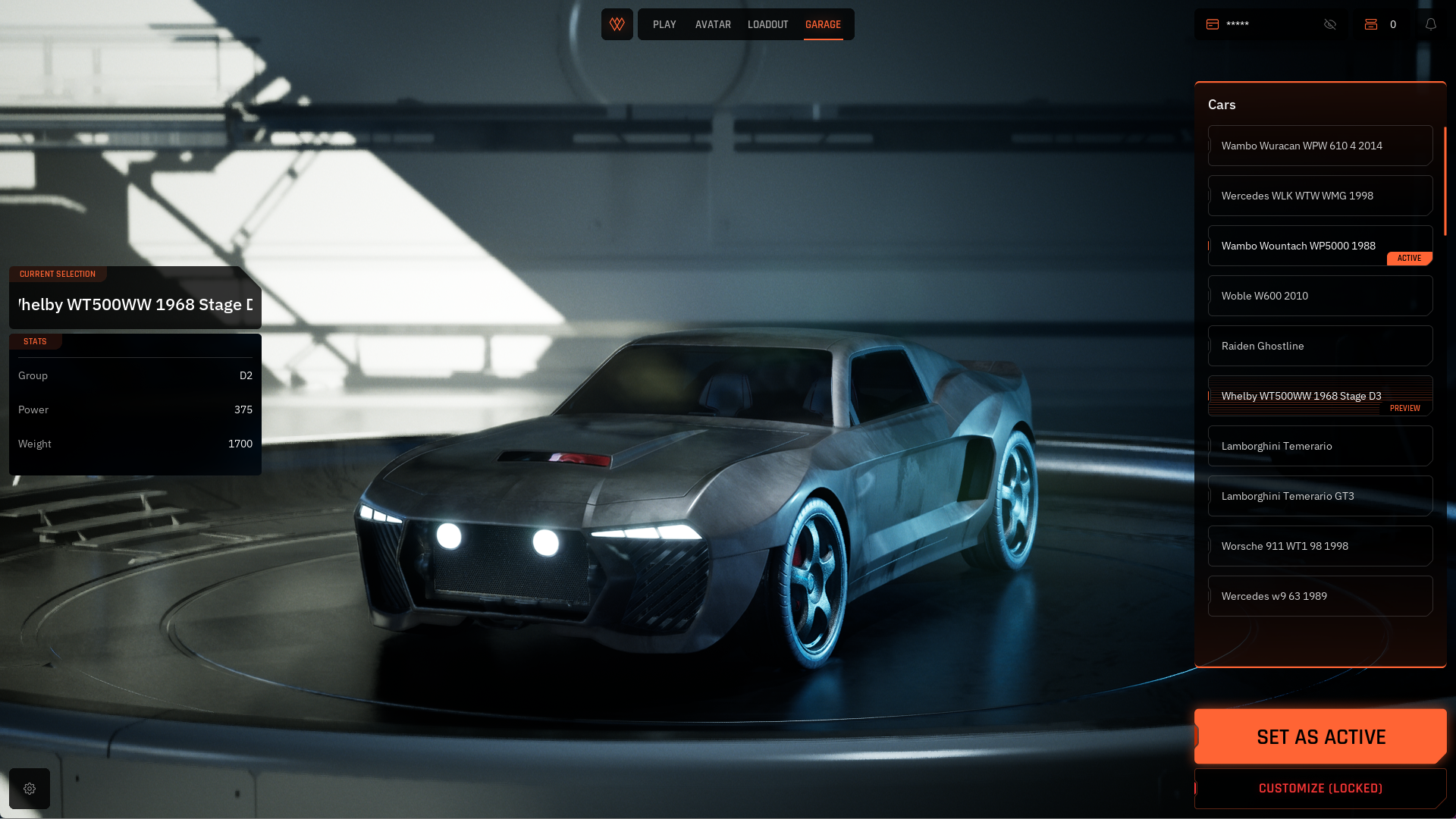1456x819 pixels.
Task: Choose the Wambo Wuracan WPW 610 4 2014
Action: tap(1319, 146)
